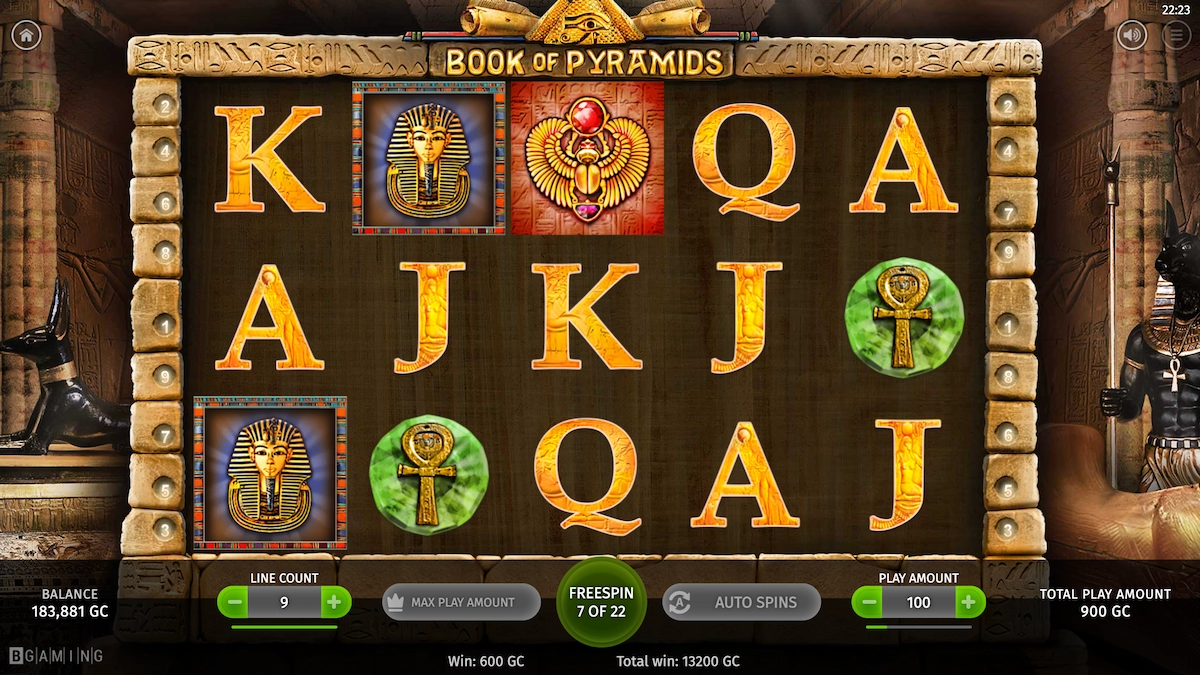Toggle the sound speaker icon
1200x675 pixels.
pos(1132,35)
